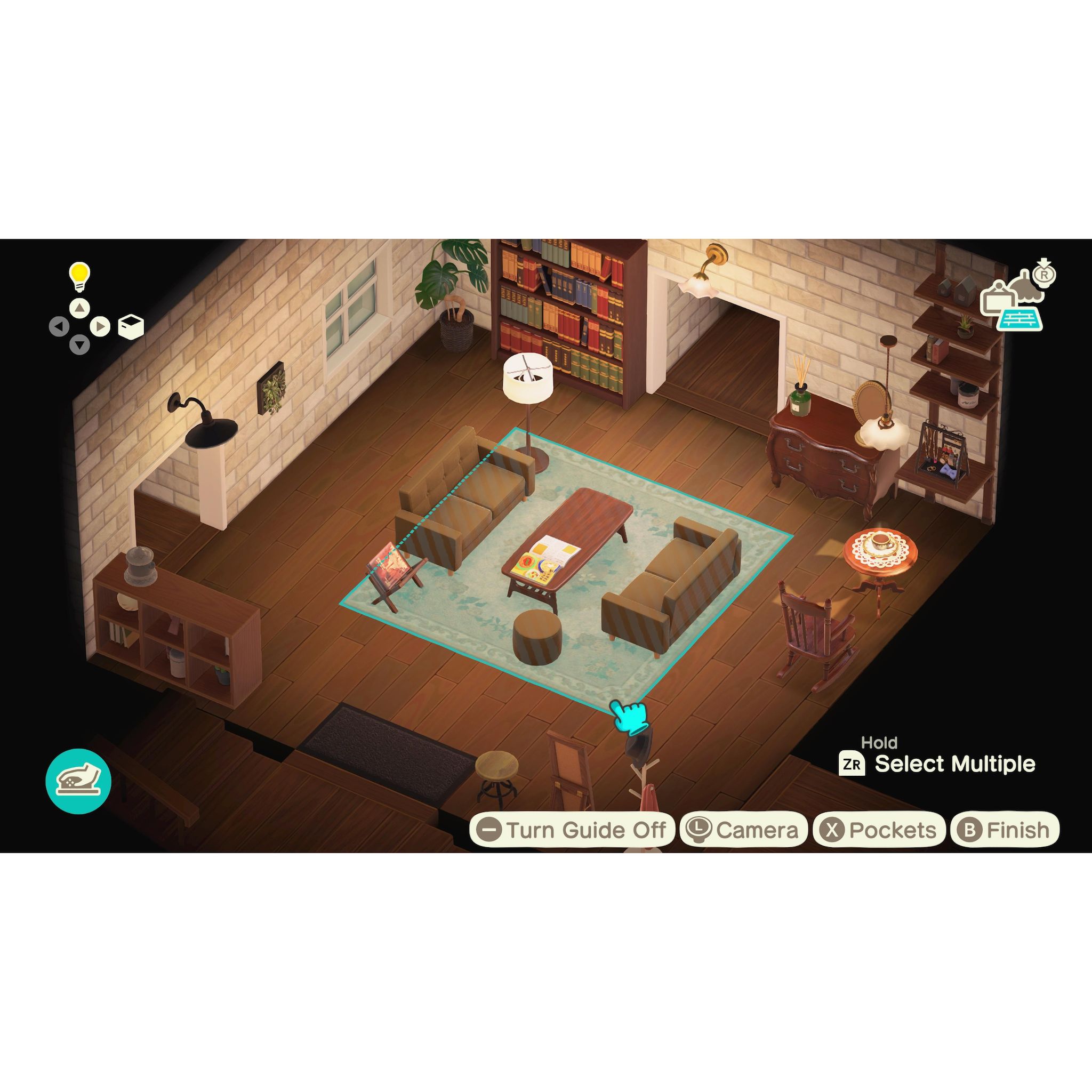The image size is (1092, 1092).
Task: Open house storage with the box icon
Action: (x=131, y=326)
